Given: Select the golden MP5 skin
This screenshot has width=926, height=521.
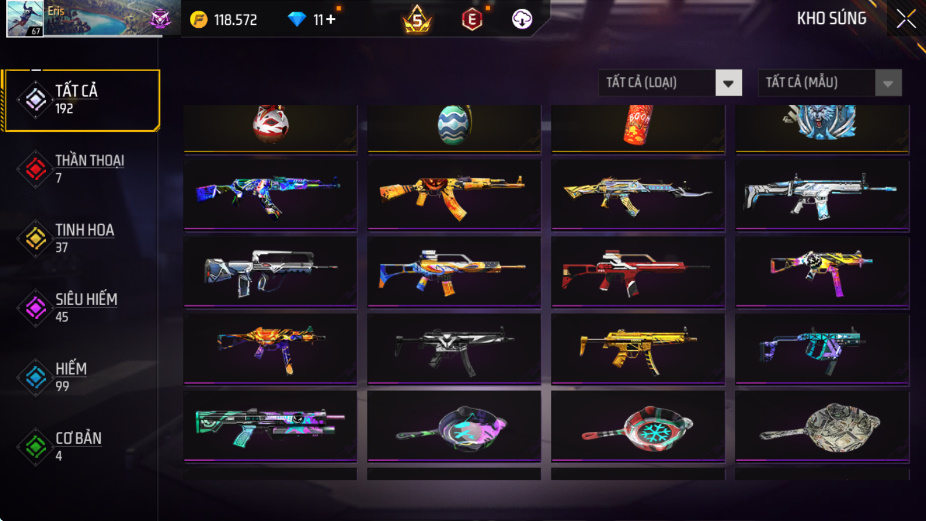Looking at the screenshot, I should coord(638,347).
